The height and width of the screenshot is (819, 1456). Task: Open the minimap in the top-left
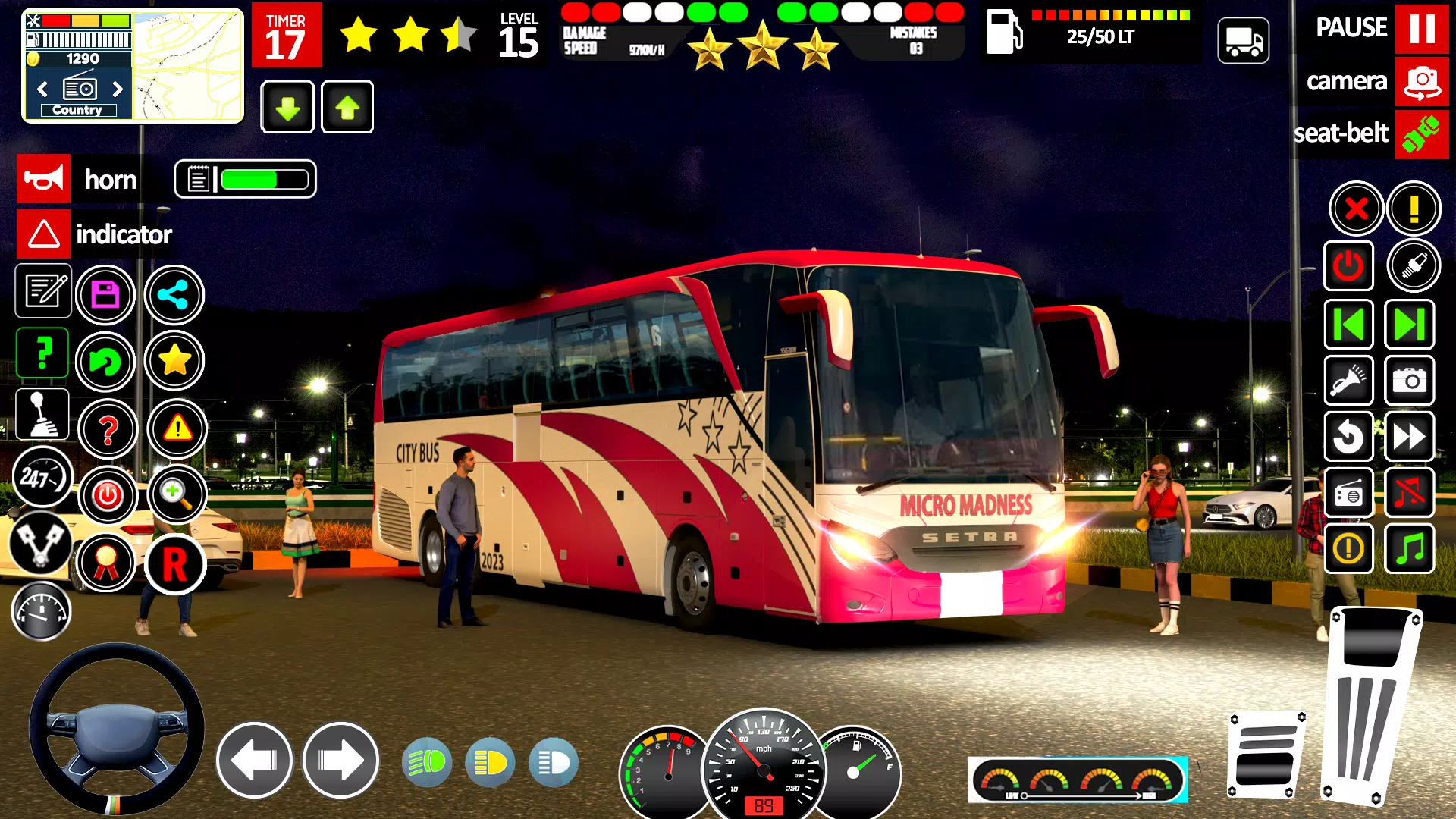188,65
